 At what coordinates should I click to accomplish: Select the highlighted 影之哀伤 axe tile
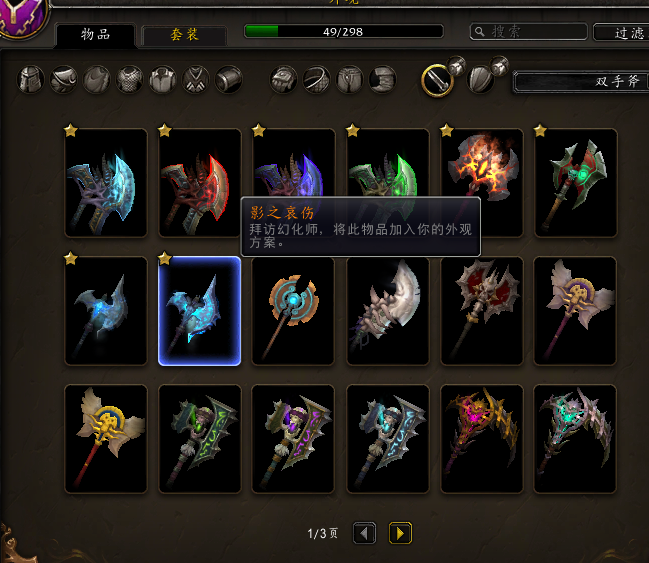(x=200, y=311)
